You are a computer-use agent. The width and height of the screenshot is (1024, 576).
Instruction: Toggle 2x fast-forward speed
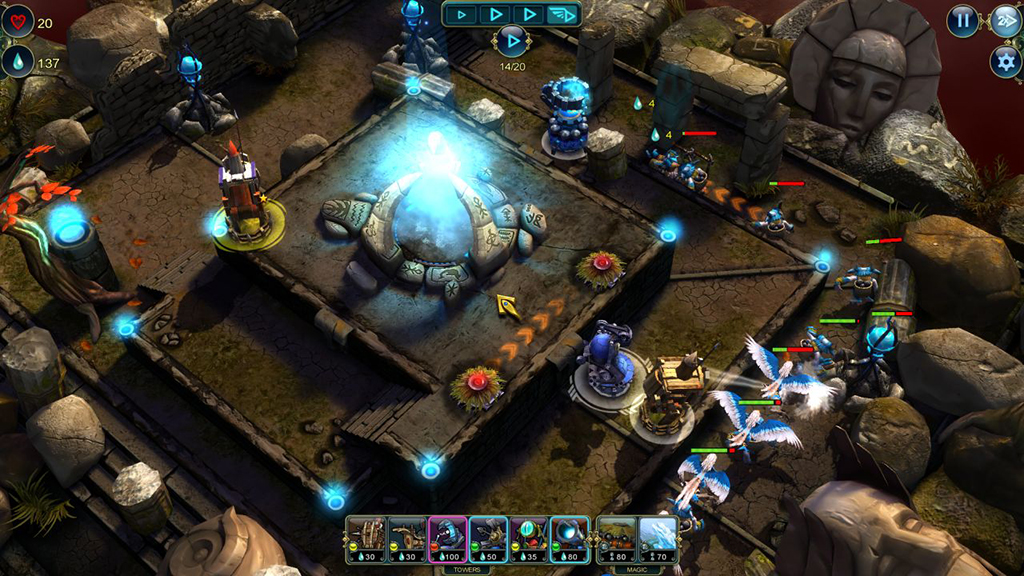(1005, 20)
